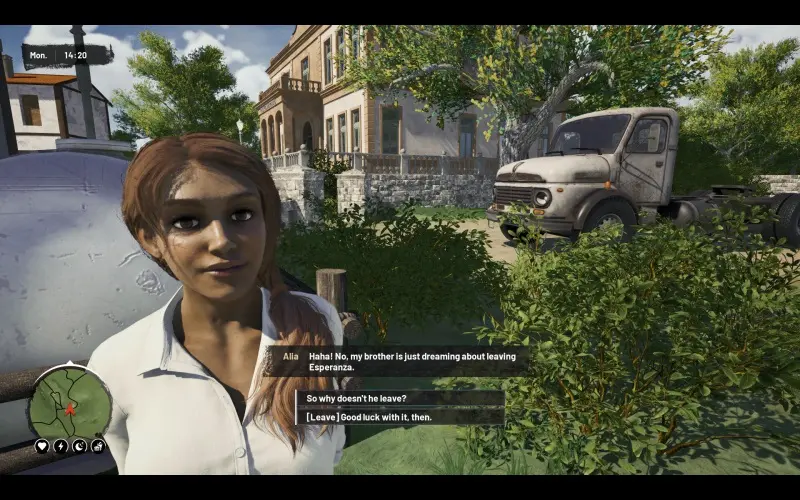Screen dimensions: 800x500
Task: Select the heart health status icon
Action: [x=42, y=446]
